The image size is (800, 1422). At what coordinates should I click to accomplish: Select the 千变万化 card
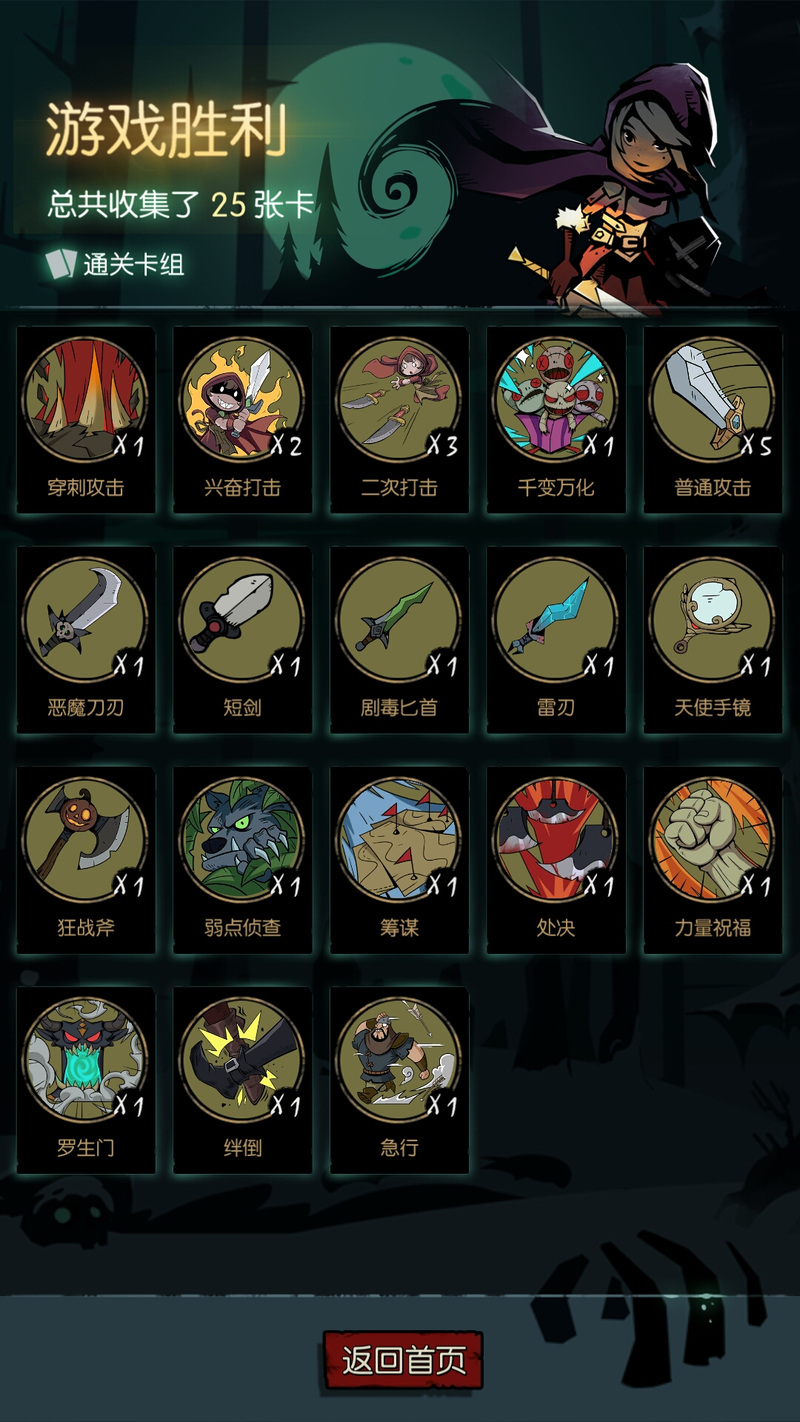556,419
